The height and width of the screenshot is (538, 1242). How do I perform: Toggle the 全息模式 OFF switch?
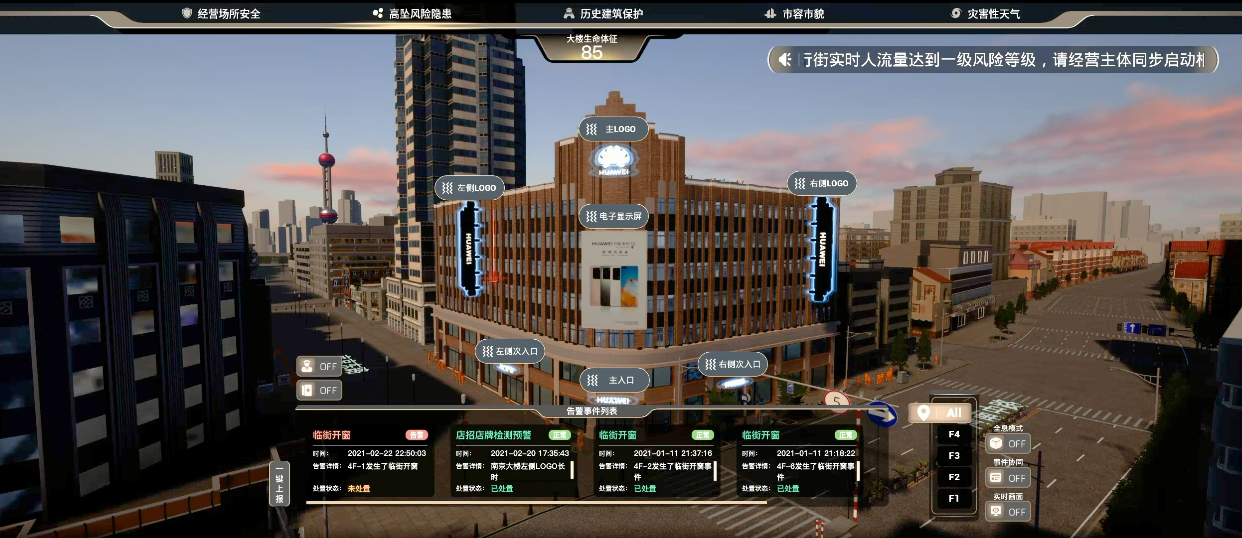click(x=1007, y=443)
